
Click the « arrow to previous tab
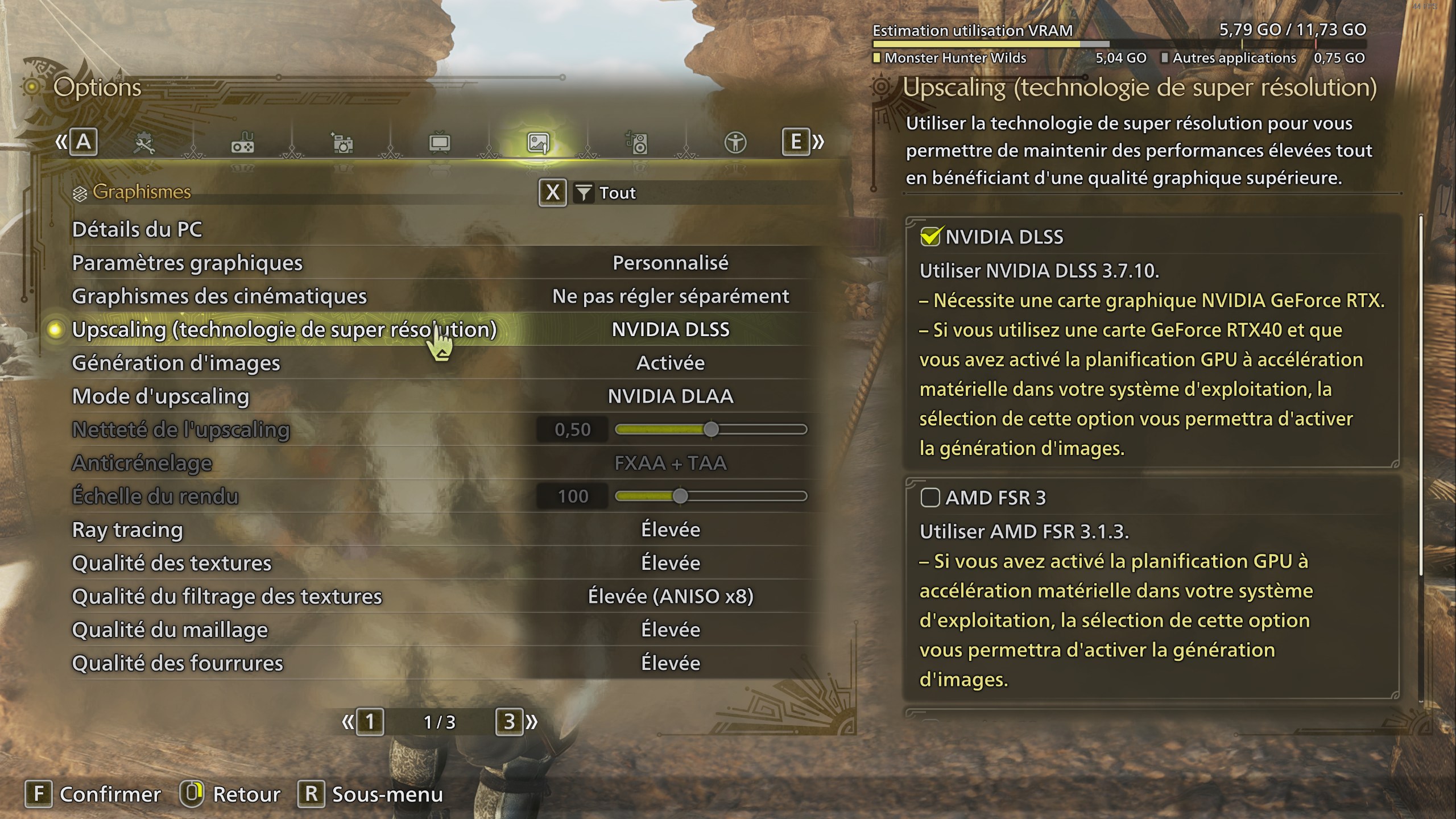[x=63, y=143]
